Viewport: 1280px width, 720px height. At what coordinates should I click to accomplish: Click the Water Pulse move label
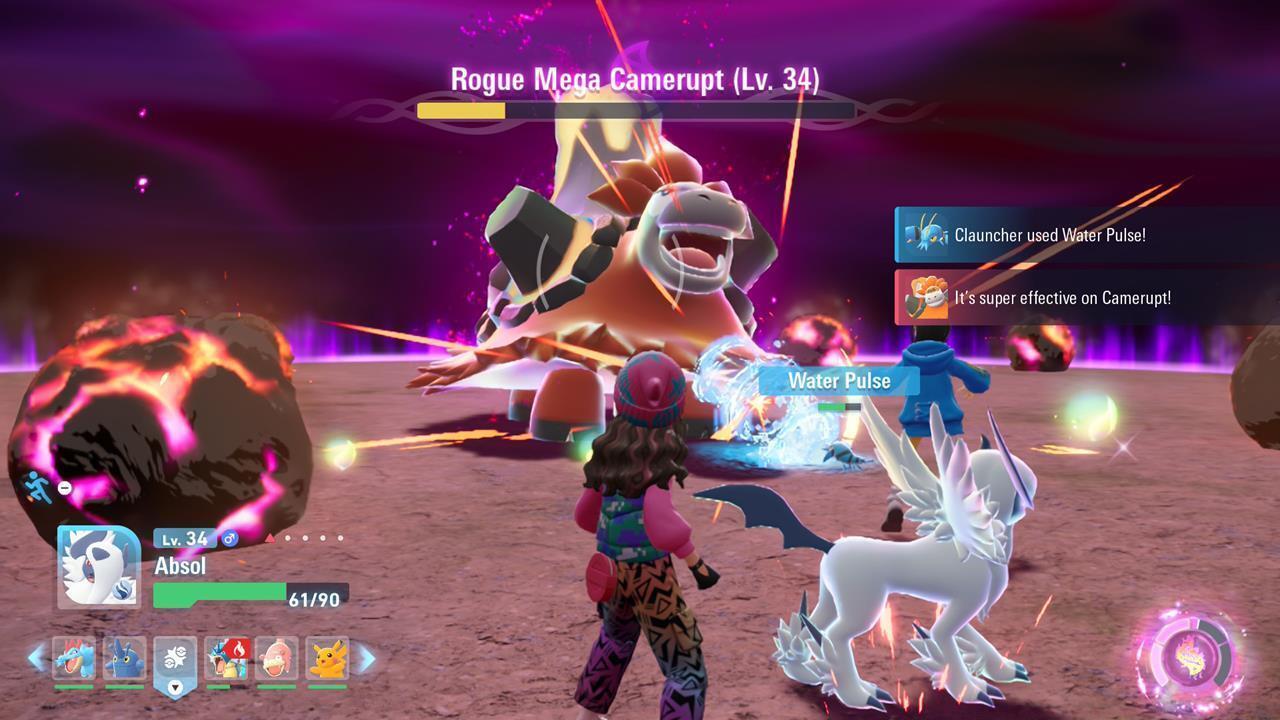point(838,381)
